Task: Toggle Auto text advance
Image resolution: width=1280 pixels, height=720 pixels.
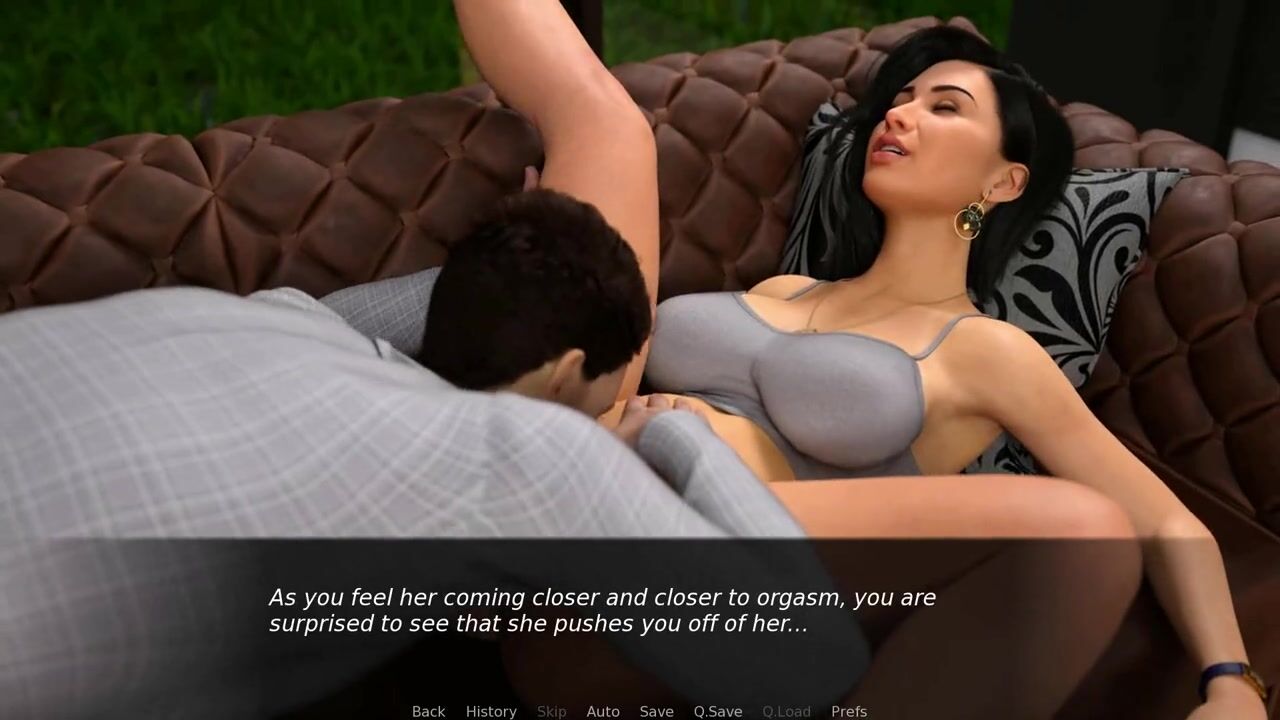Action: (x=603, y=711)
